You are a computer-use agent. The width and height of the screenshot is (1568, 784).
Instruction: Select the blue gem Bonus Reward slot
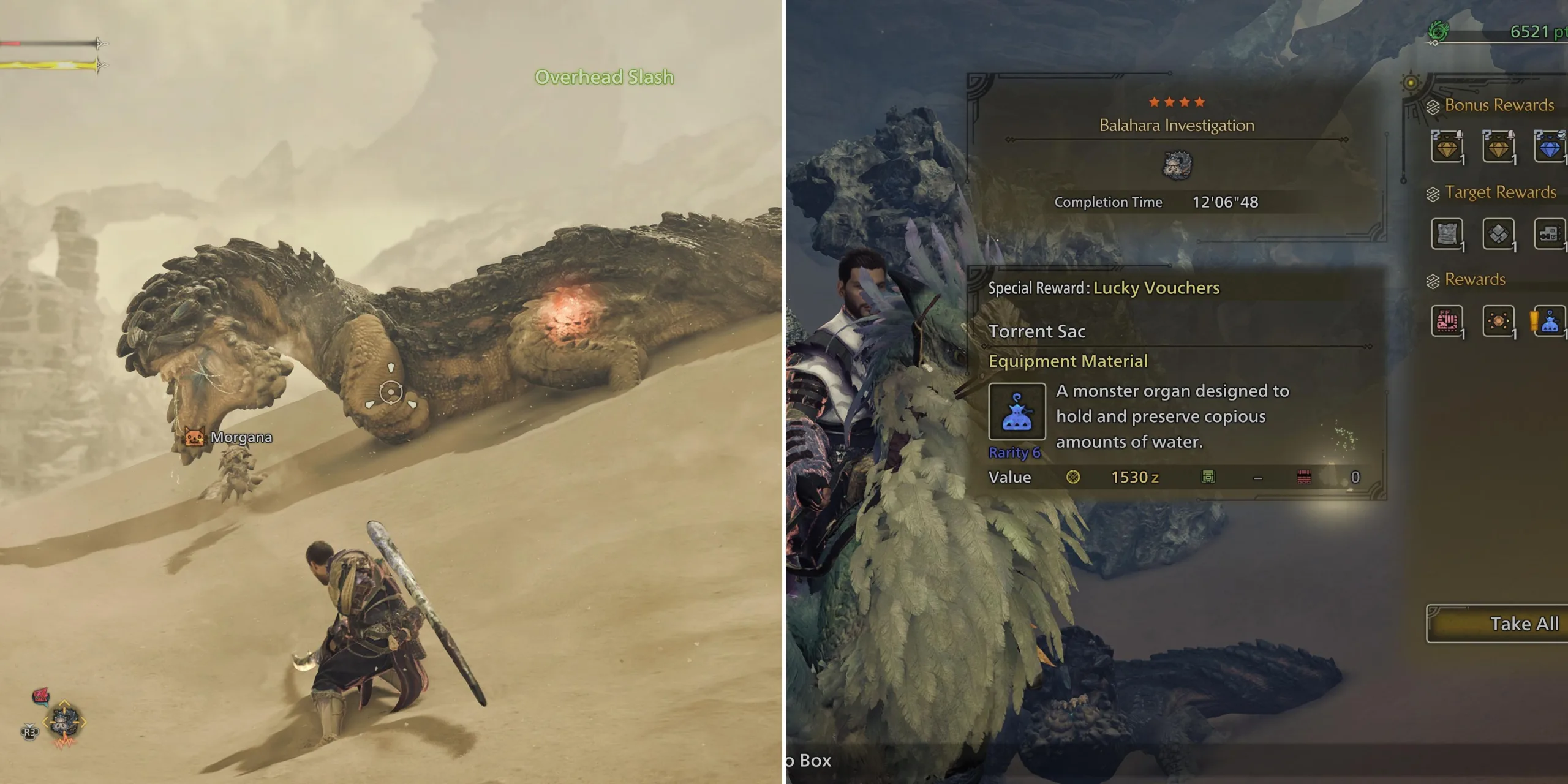pos(1550,147)
